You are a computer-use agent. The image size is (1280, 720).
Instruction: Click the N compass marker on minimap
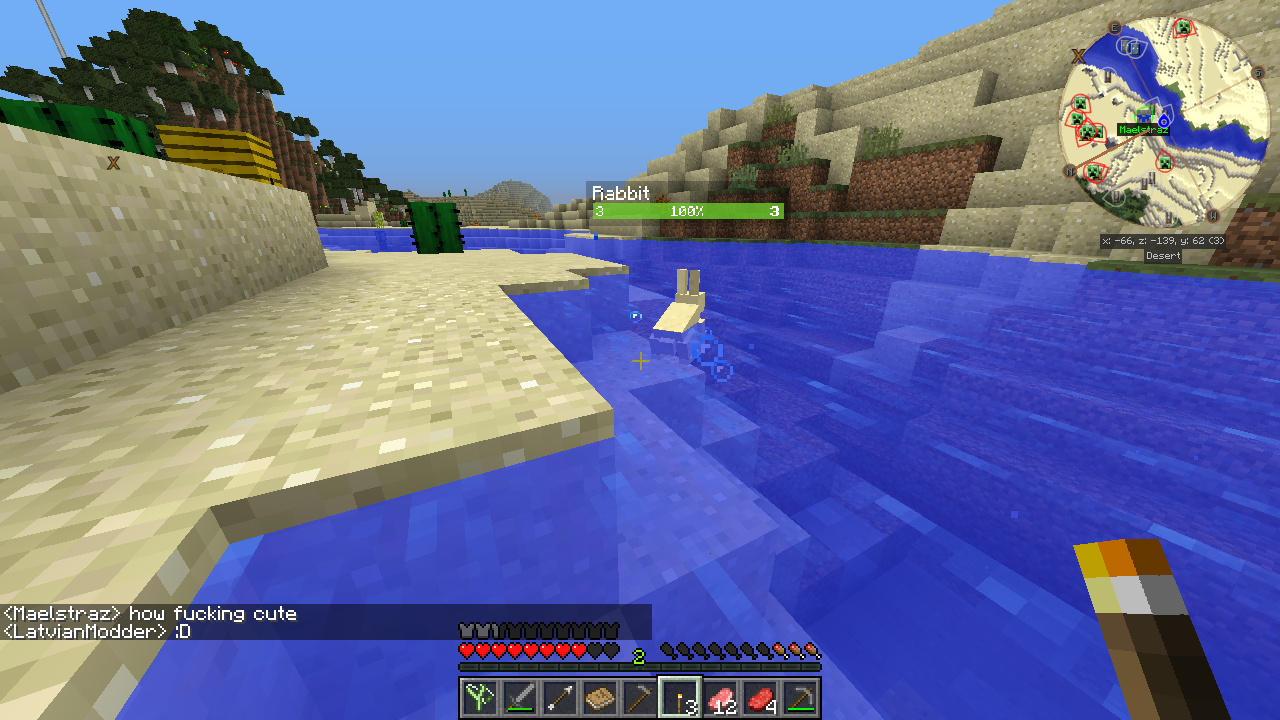tap(1070, 171)
